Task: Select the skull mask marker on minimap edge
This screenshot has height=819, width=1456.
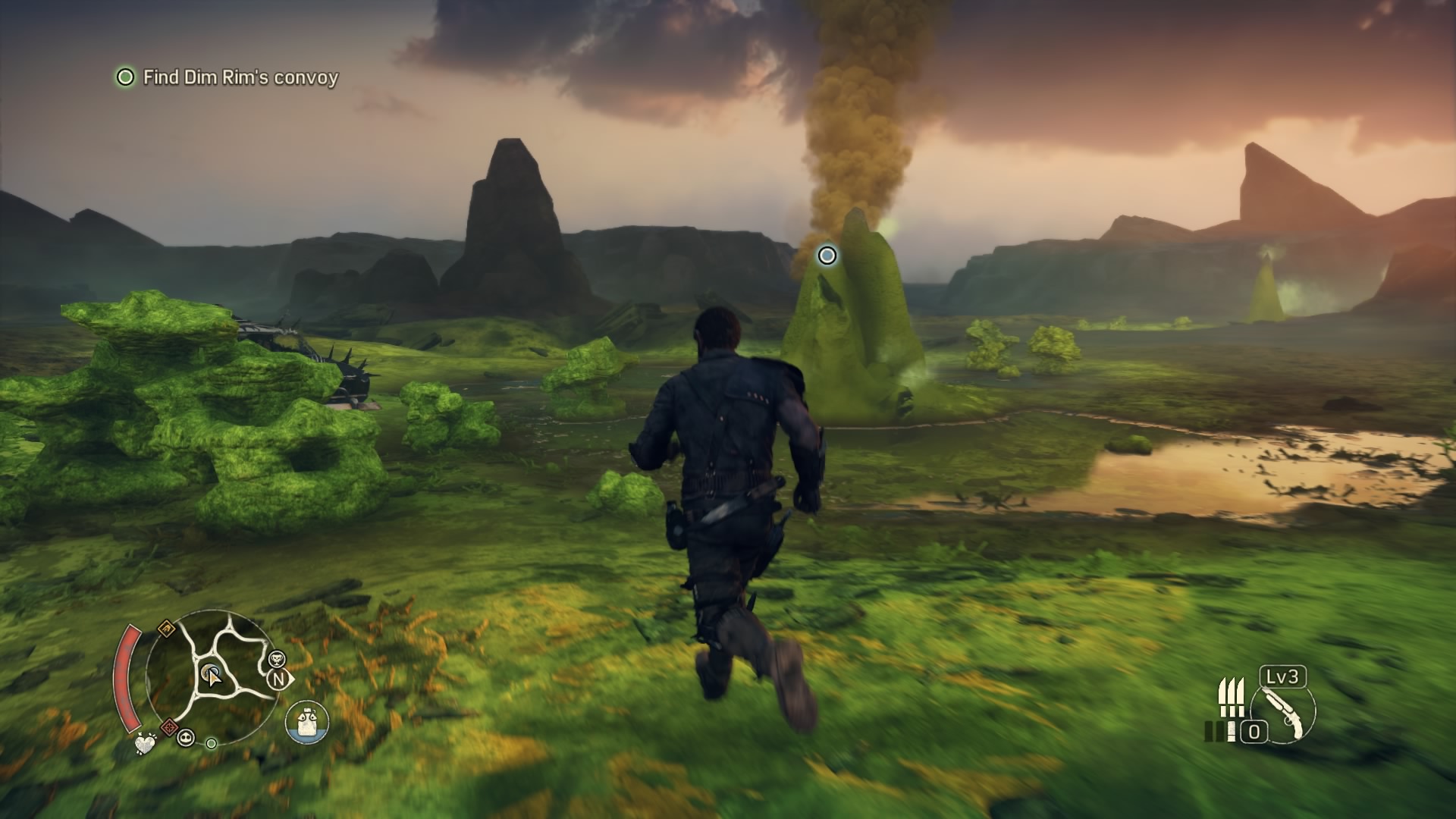Action: (186, 737)
